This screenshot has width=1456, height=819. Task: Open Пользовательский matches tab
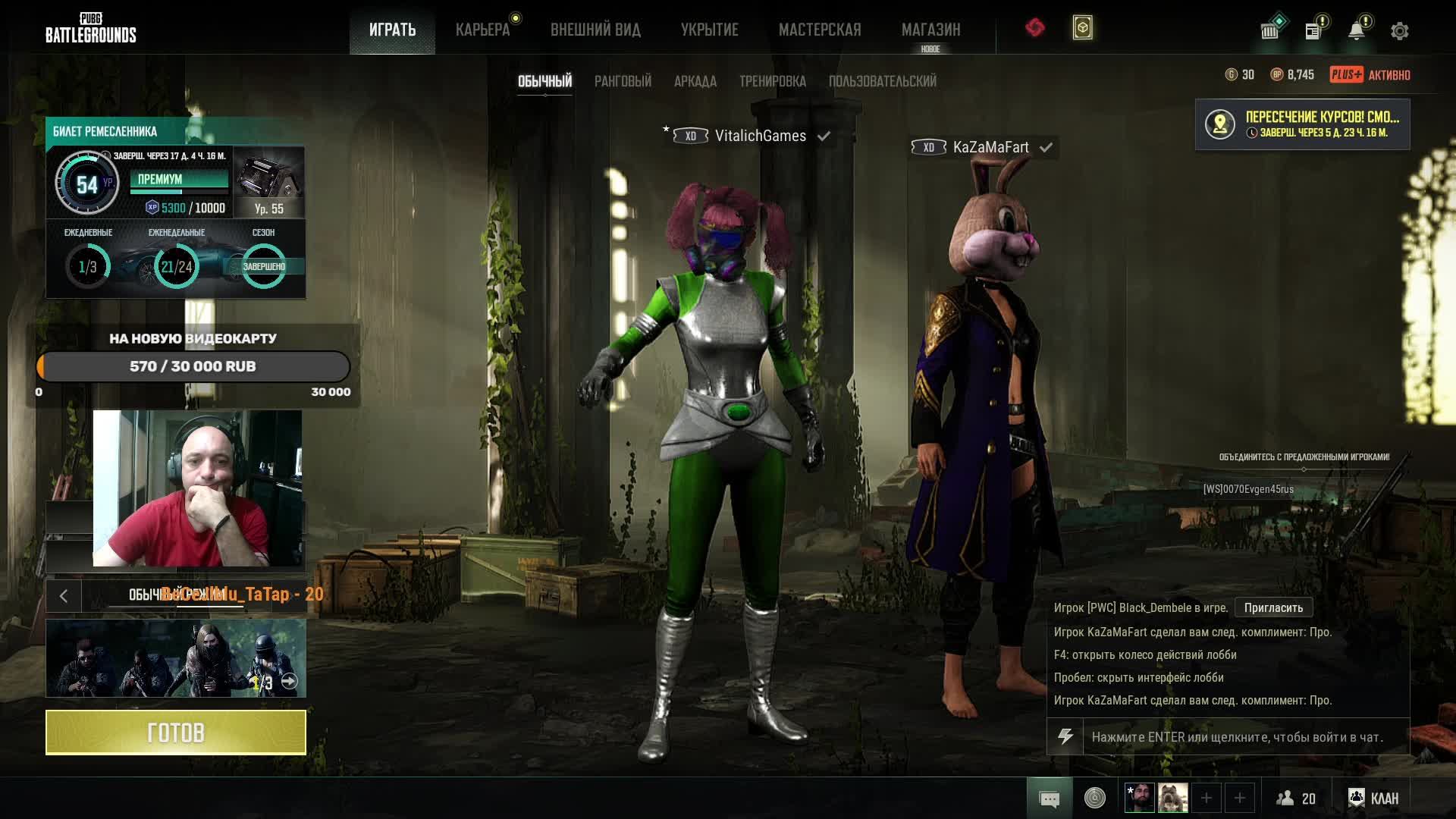tap(882, 81)
